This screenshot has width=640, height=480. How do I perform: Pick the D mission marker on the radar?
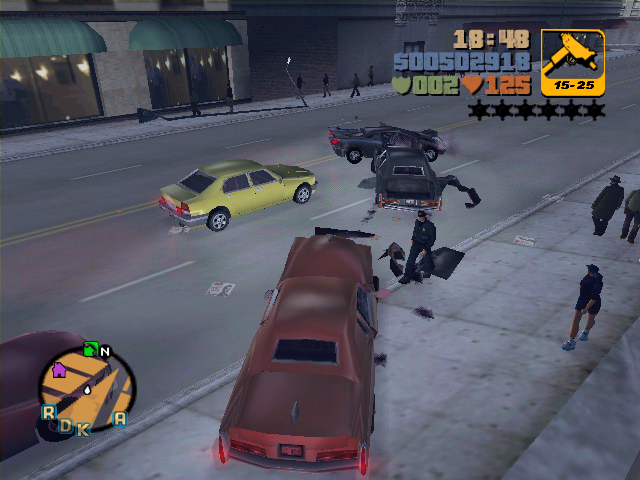coord(66,425)
